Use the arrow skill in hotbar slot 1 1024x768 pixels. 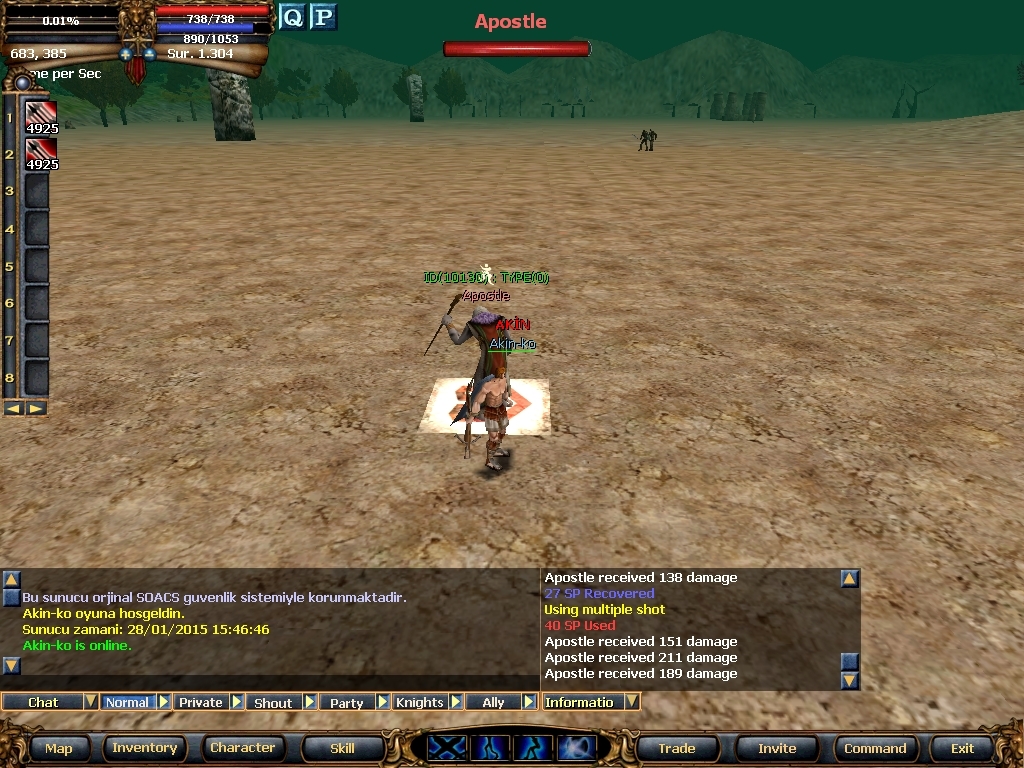coord(41,117)
